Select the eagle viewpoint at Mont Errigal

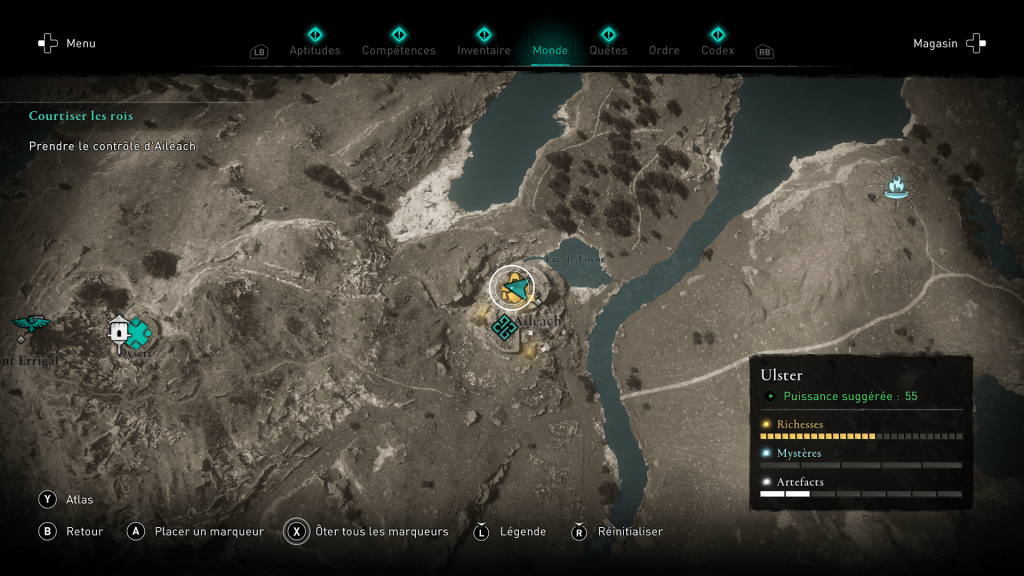tap(31, 324)
